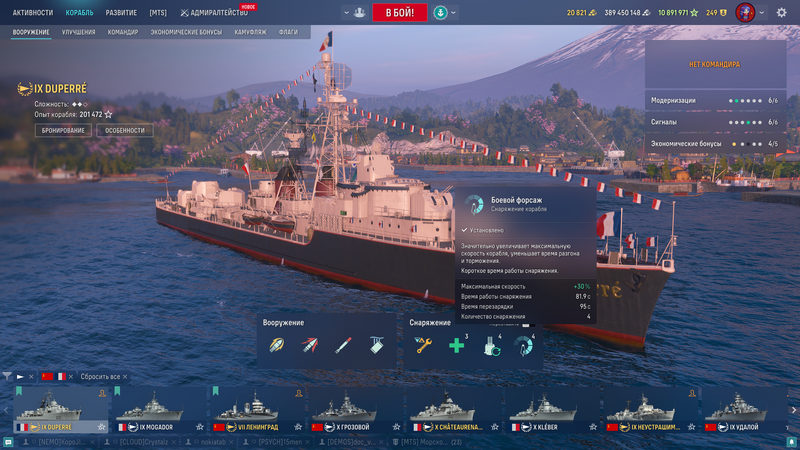Start battle with the red В БОЙ! button
800x450 pixels.
(399, 12)
